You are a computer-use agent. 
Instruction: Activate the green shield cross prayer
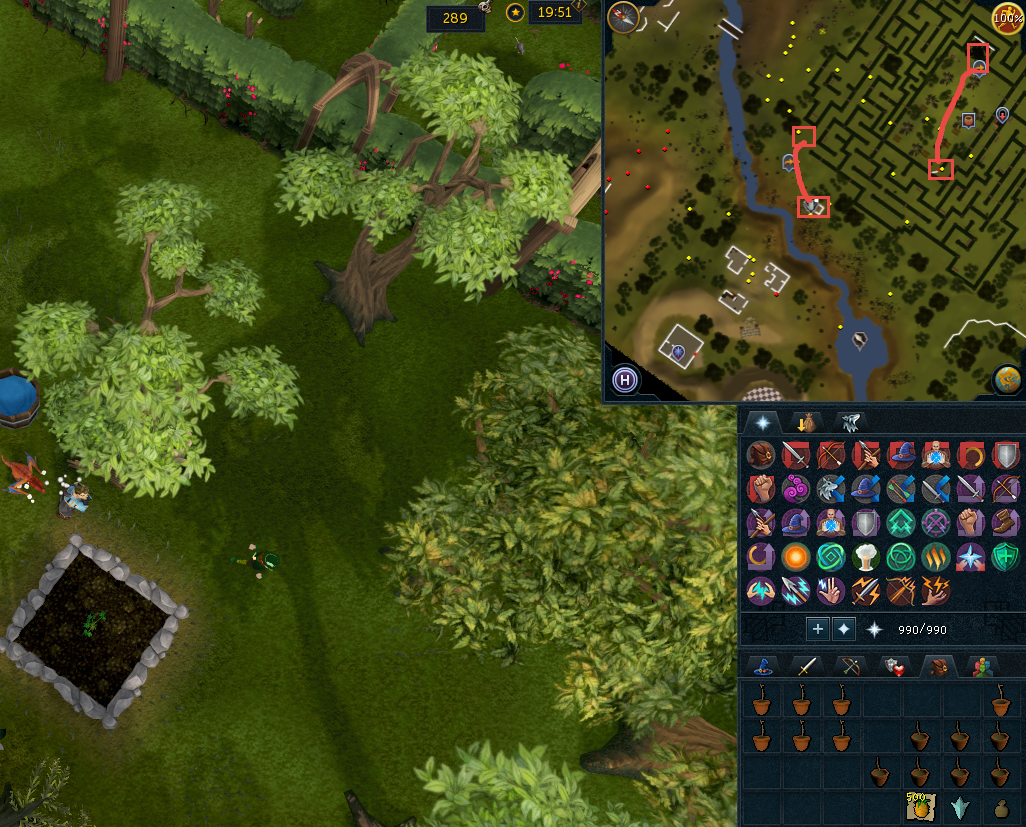pos(1004,556)
